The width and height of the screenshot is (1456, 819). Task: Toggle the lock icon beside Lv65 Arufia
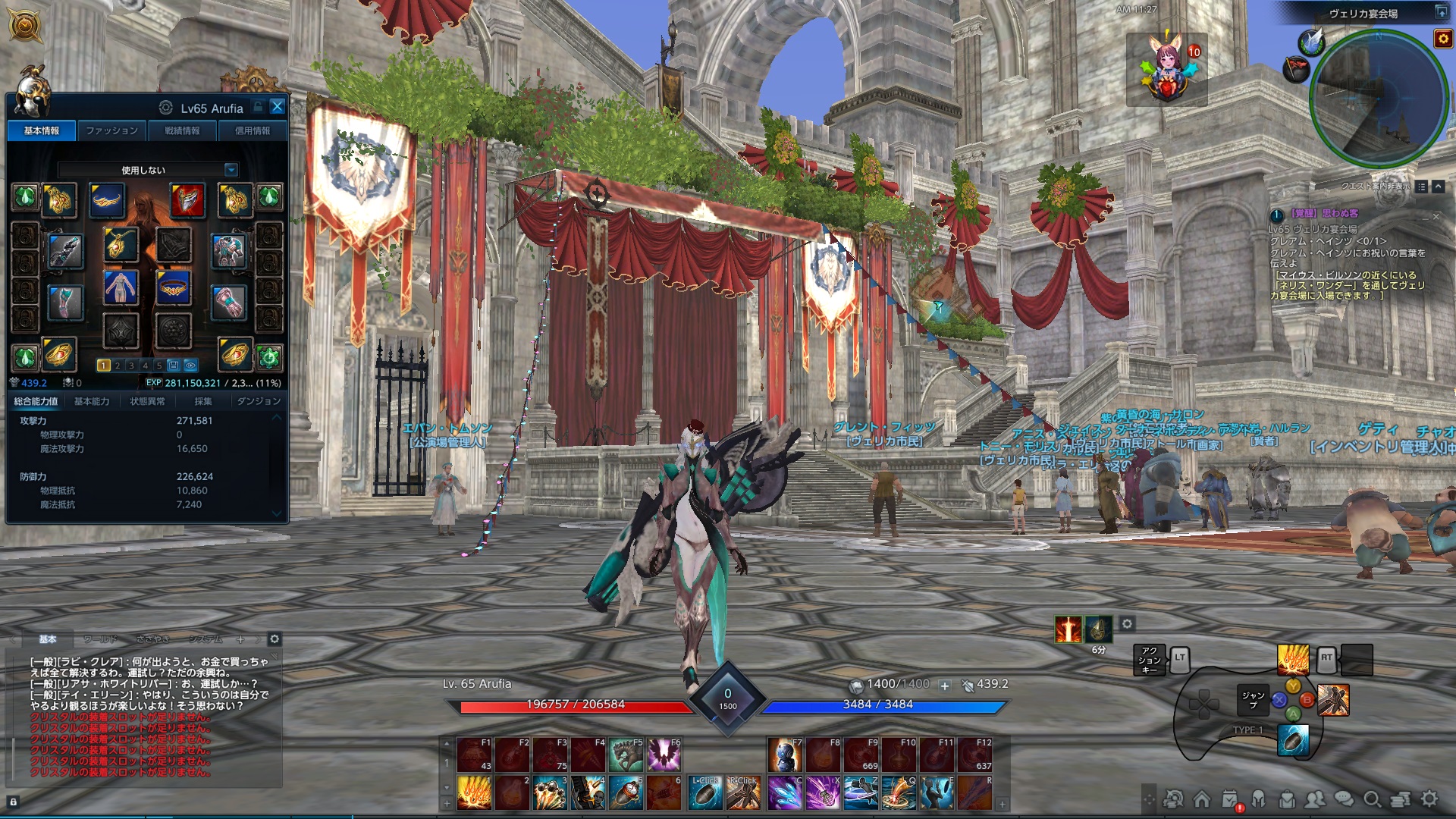[x=257, y=107]
